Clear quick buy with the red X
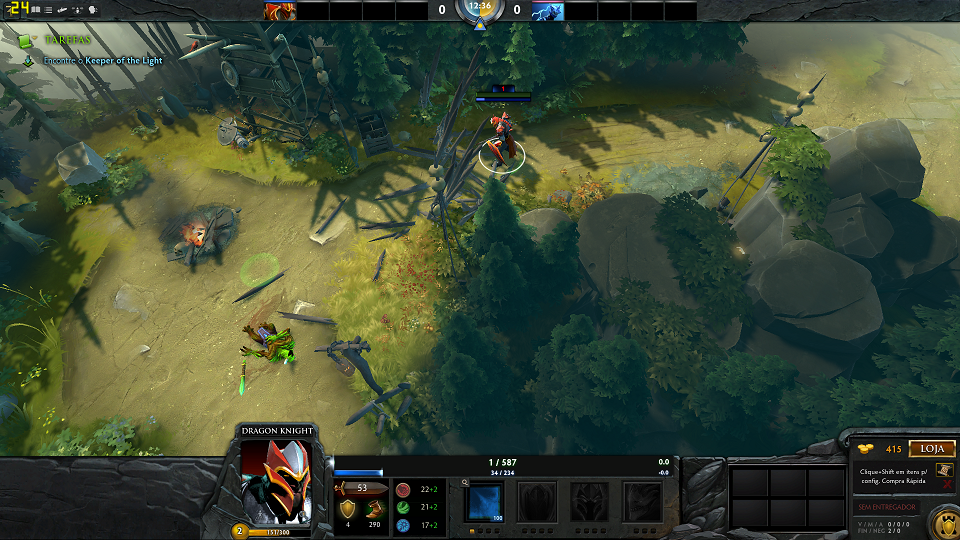This screenshot has height=540, width=960. [x=947, y=485]
